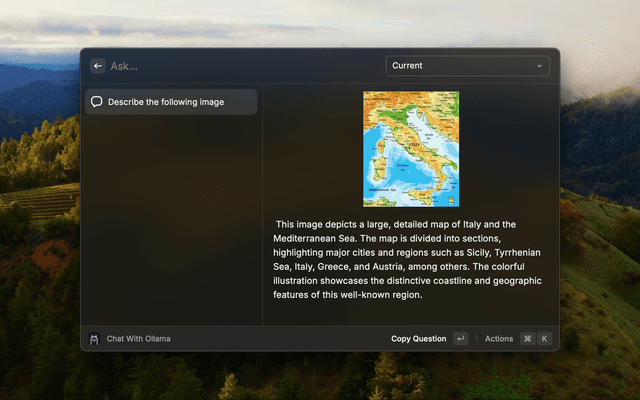Go back with the arrow button
The image size is (640, 400).
(98, 66)
